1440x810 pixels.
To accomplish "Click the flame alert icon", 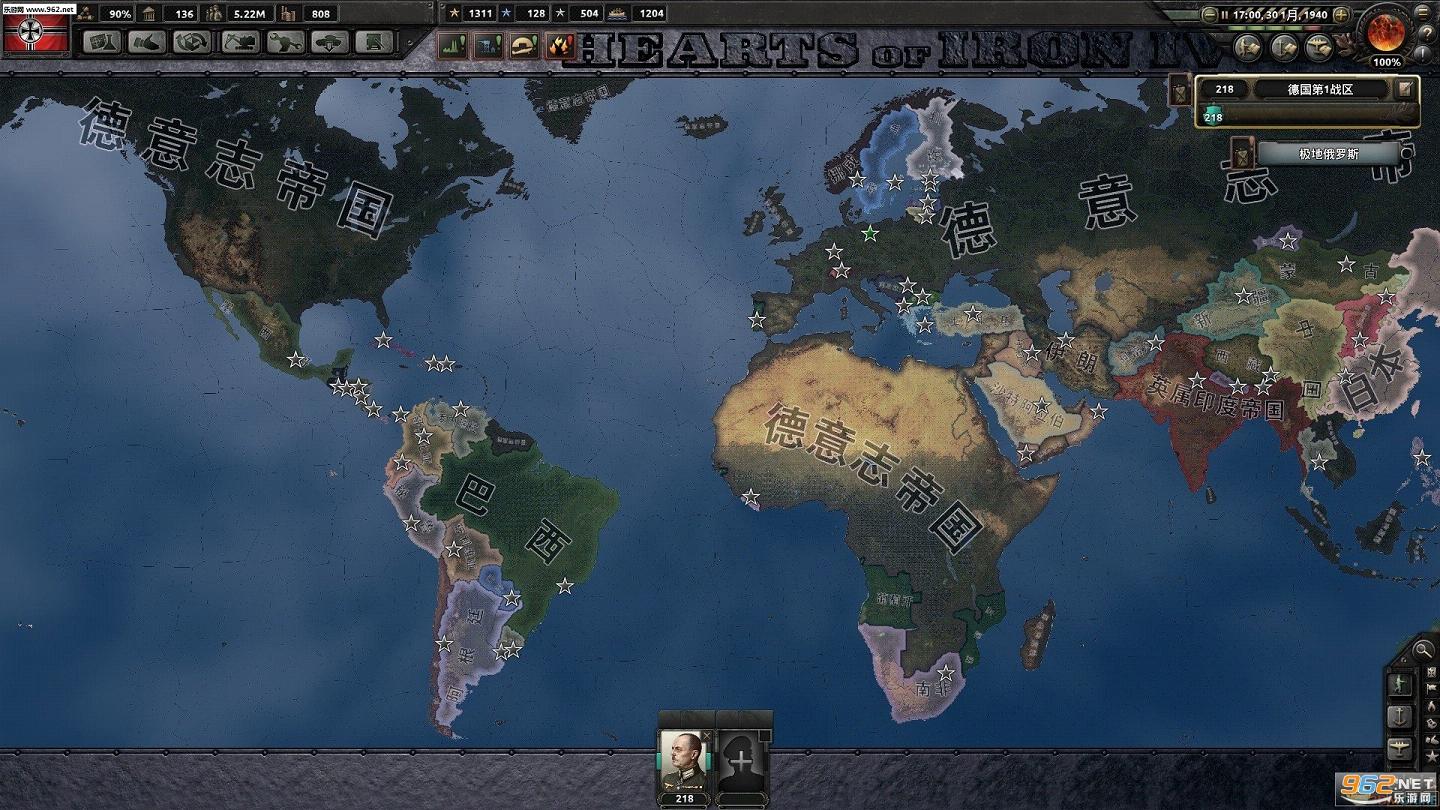I will click(561, 45).
